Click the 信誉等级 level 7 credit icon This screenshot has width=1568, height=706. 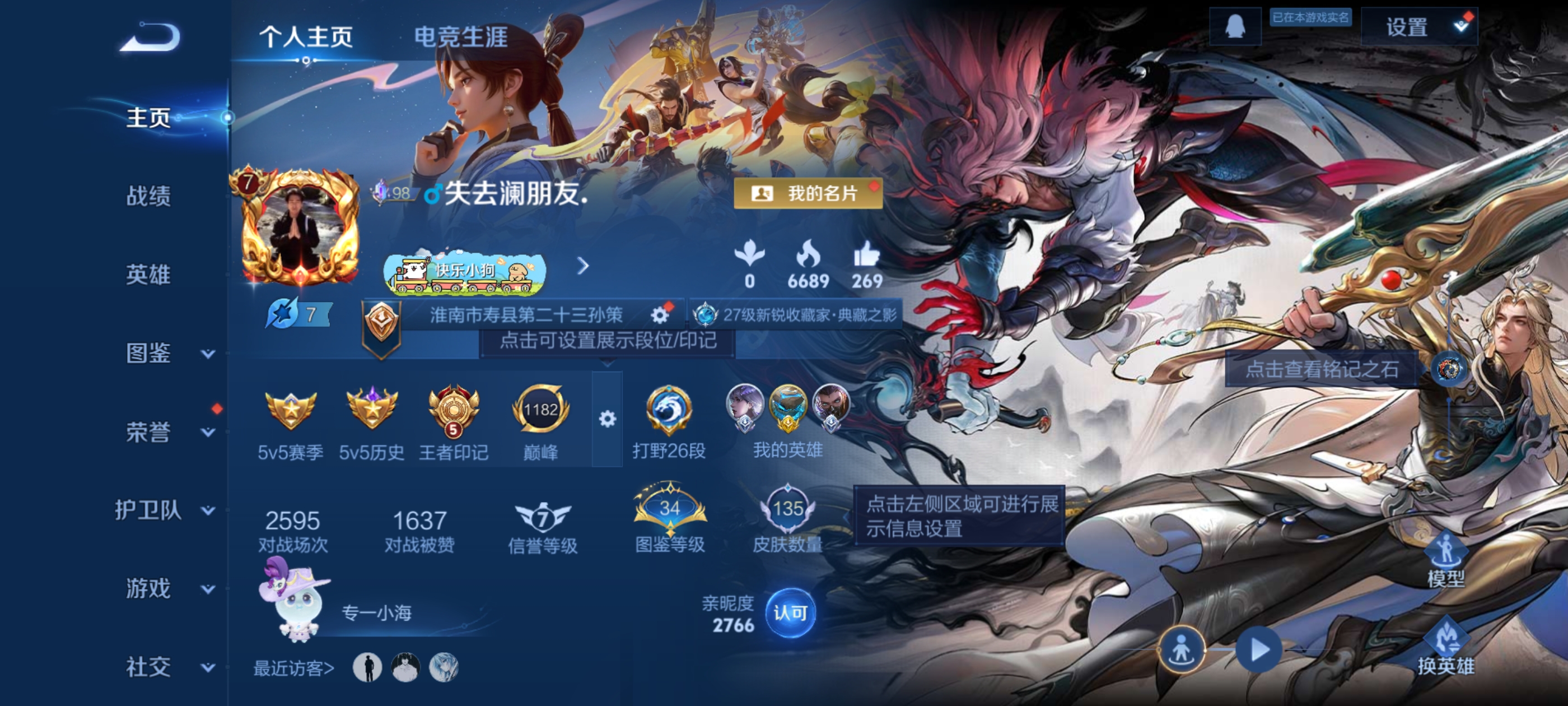tap(544, 517)
